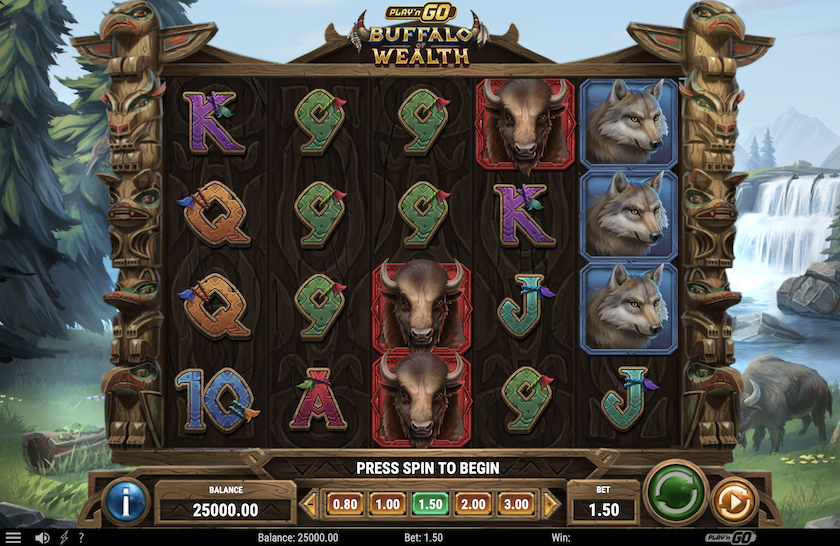Open the blue info paytable button

tap(126, 502)
